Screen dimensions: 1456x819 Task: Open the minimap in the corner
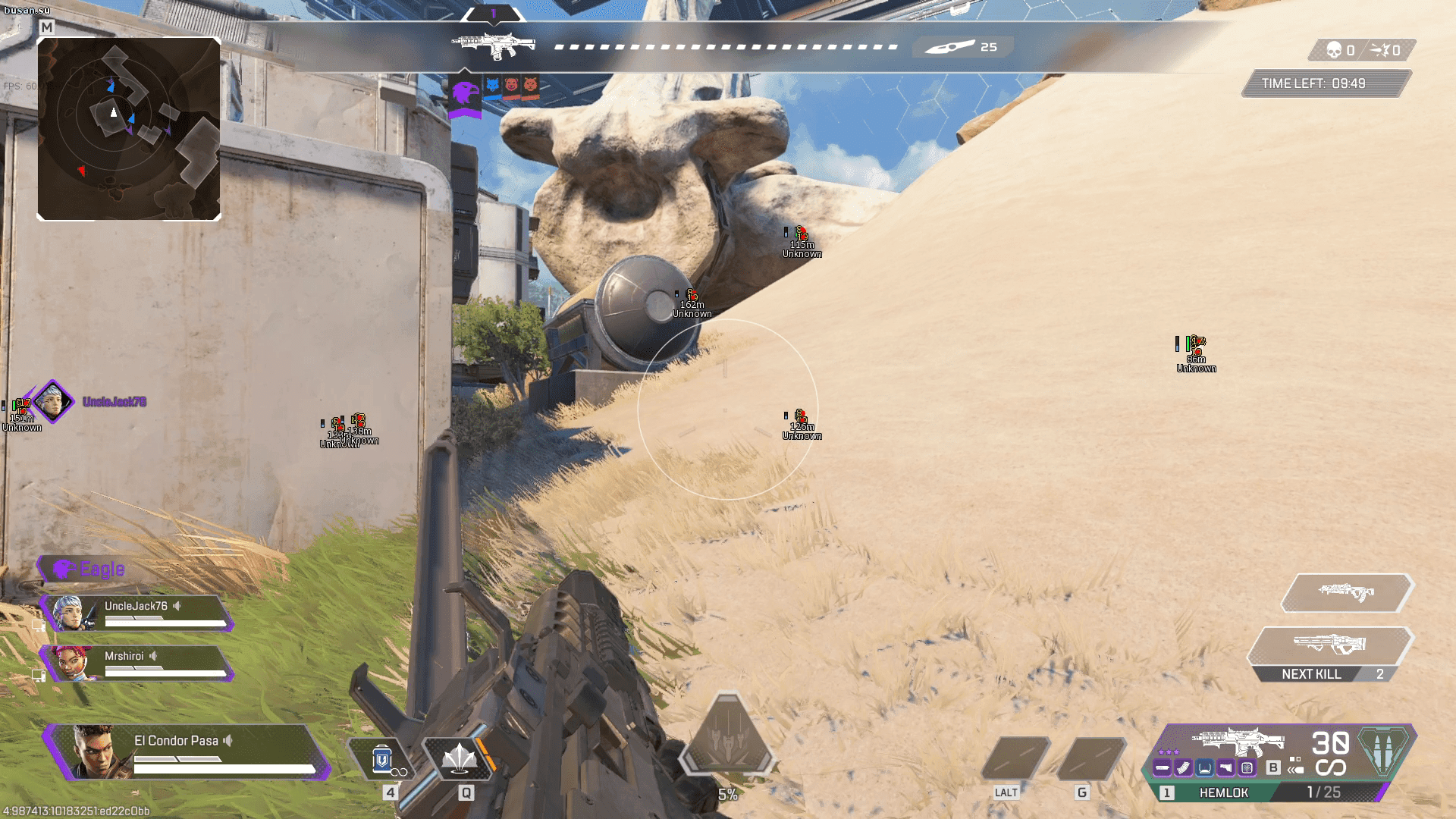[x=129, y=129]
